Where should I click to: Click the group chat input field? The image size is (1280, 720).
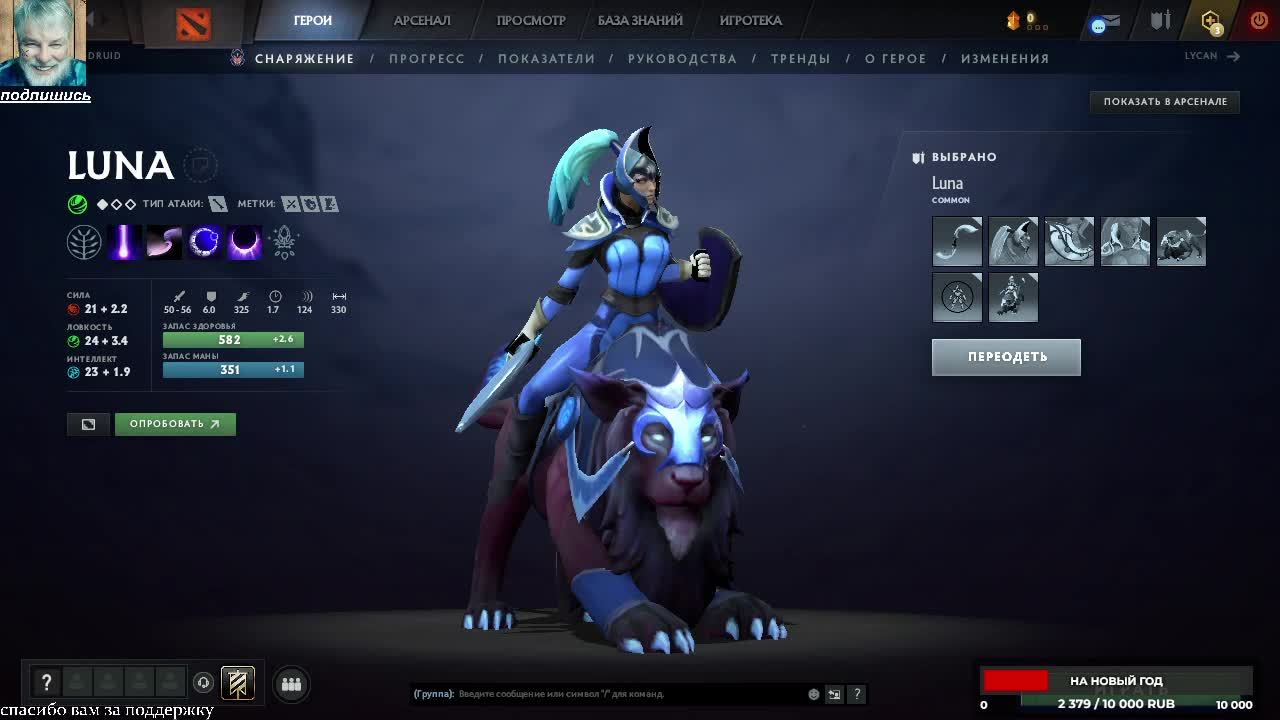point(630,694)
